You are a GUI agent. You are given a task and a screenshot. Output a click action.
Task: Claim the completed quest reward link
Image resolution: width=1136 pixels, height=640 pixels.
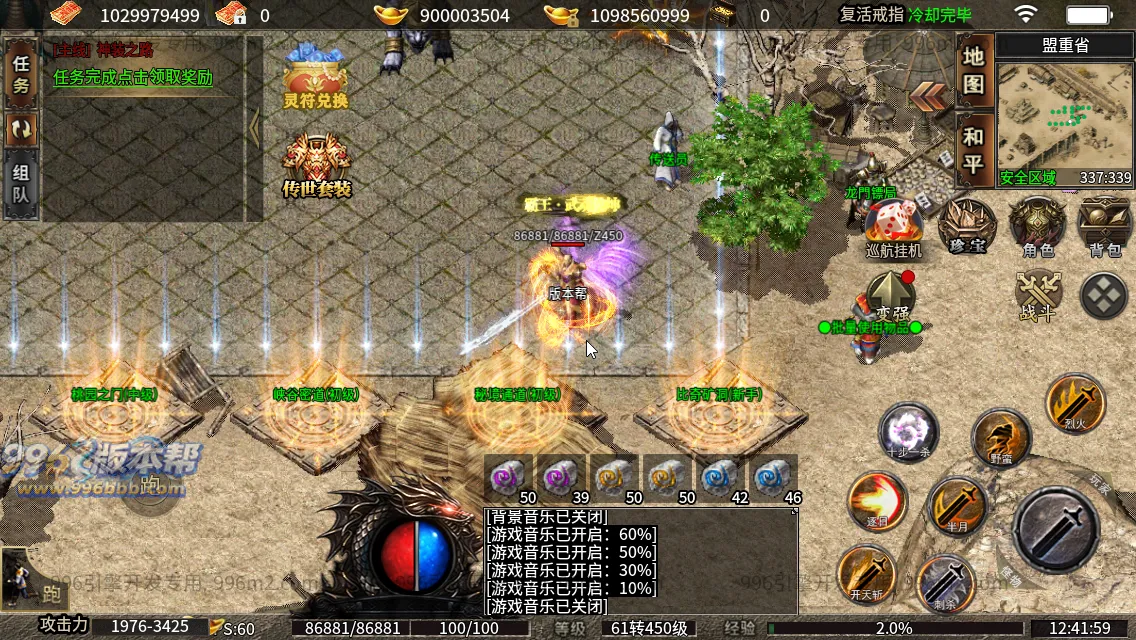tap(133, 78)
